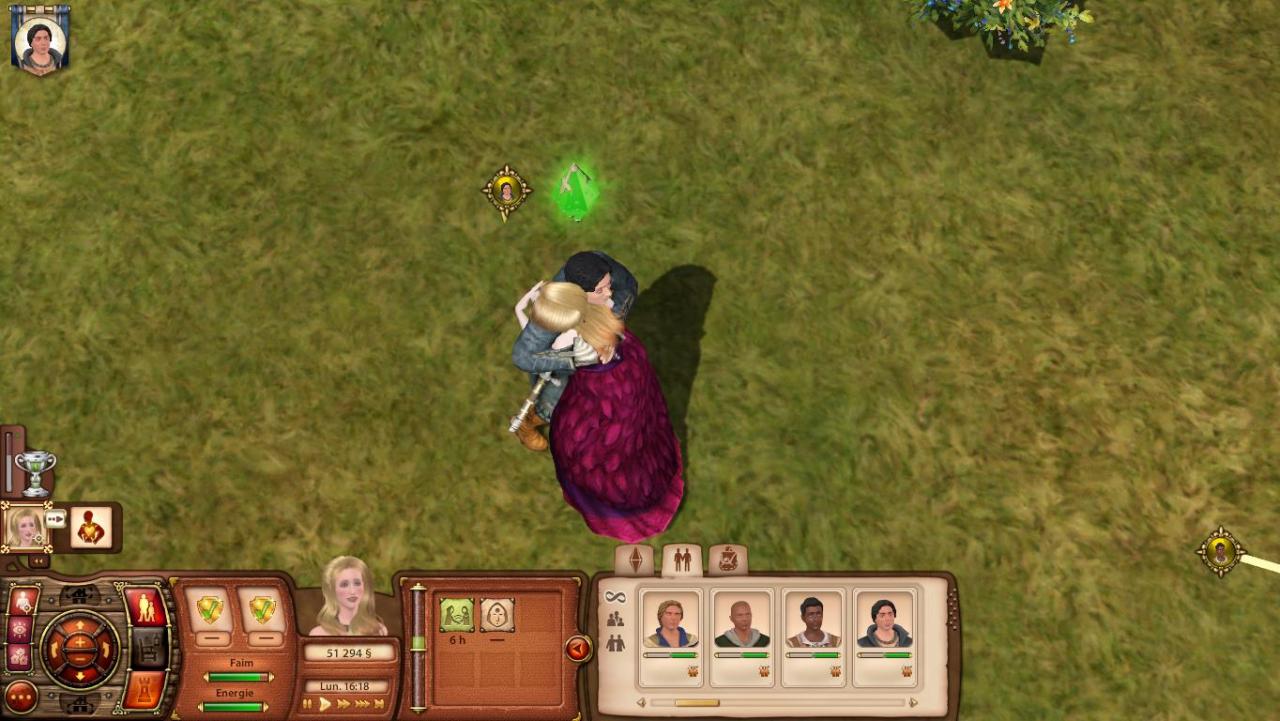Open the diamond plumbob tab

tap(635, 560)
